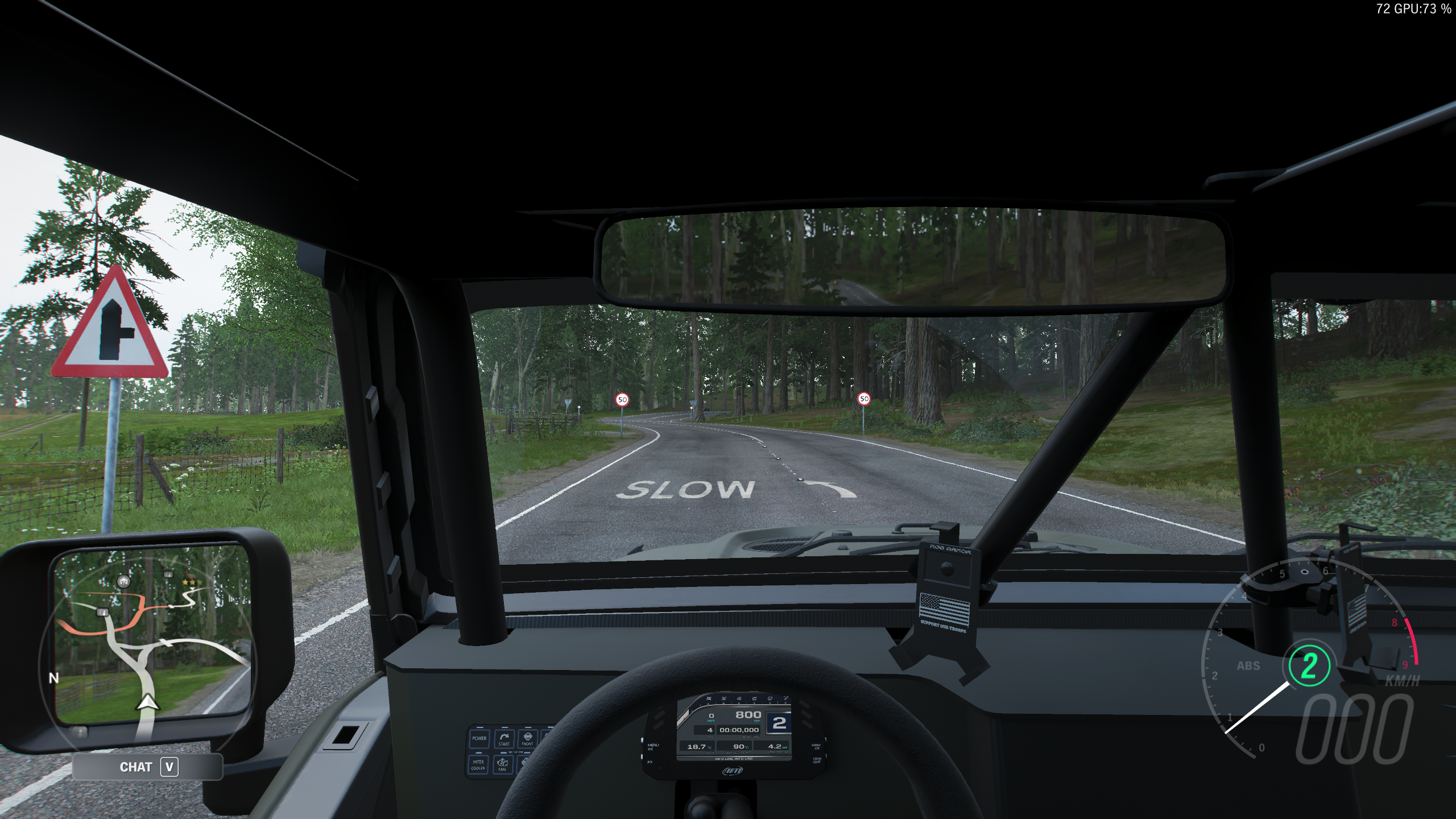
Task: Click the 18.7°C temperature readout on the display
Action: click(697, 747)
